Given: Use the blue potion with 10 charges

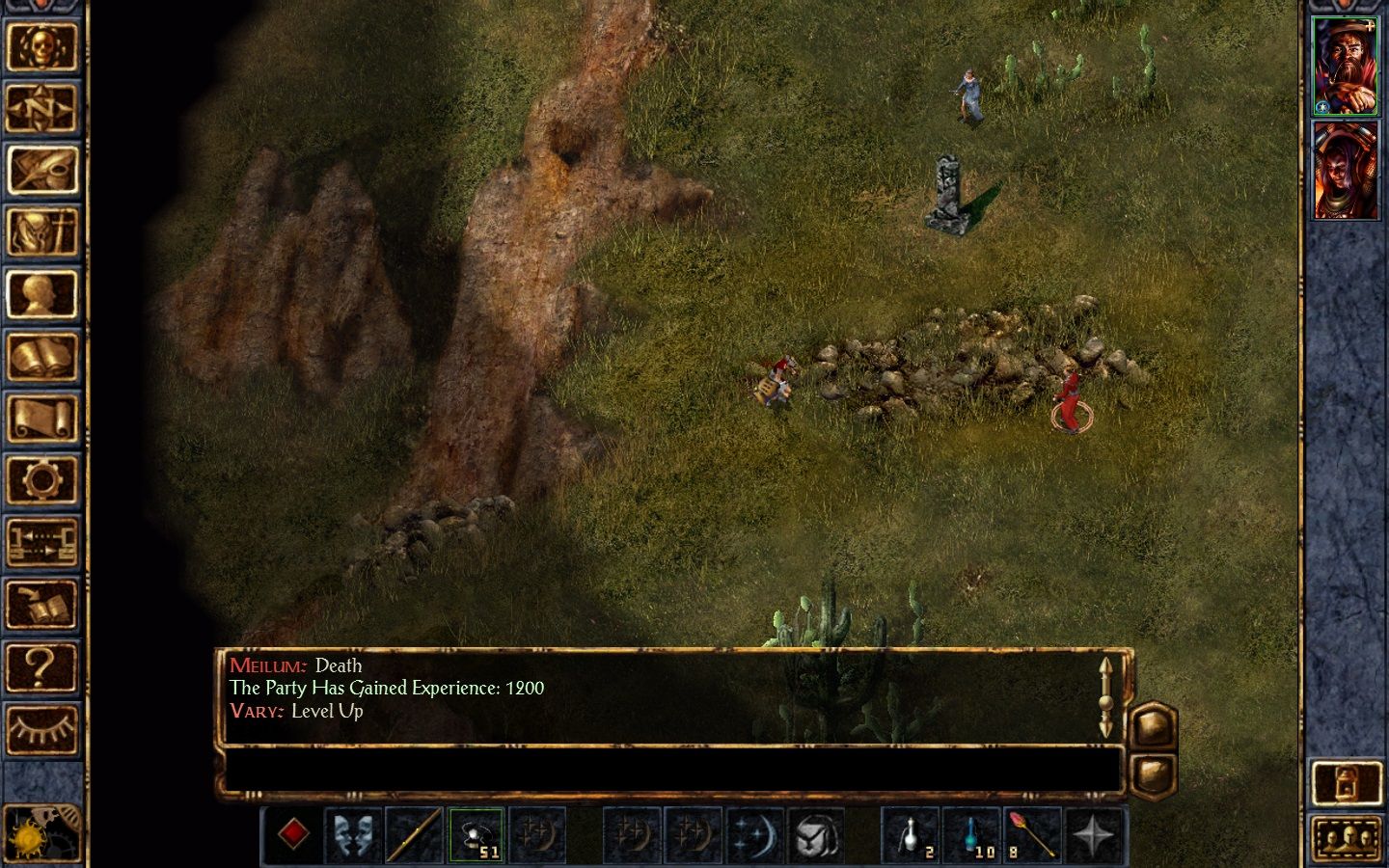Looking at the screenshot, I should [x=971, y=834].
